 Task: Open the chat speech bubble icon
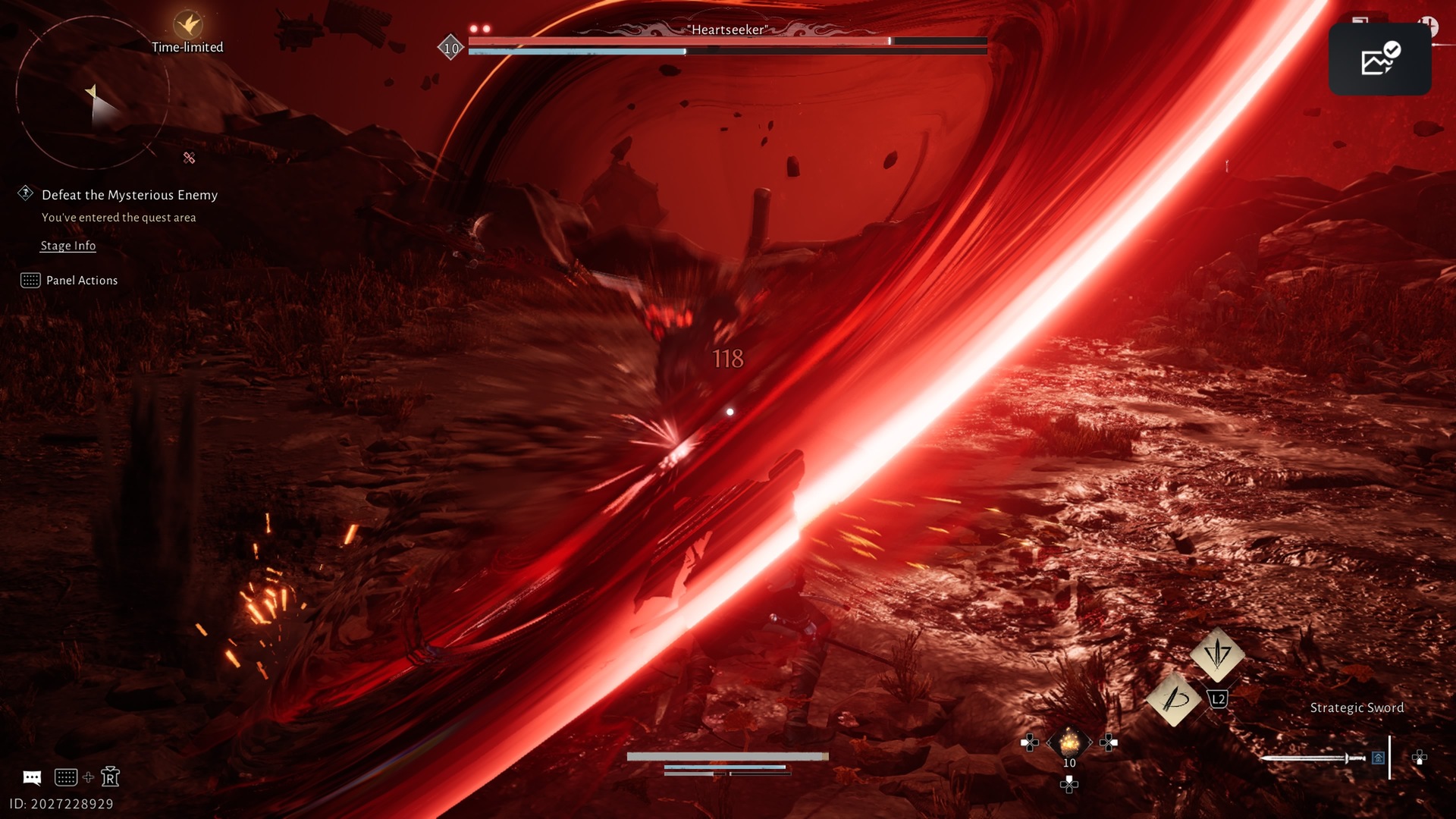click(x=32, y=777)
